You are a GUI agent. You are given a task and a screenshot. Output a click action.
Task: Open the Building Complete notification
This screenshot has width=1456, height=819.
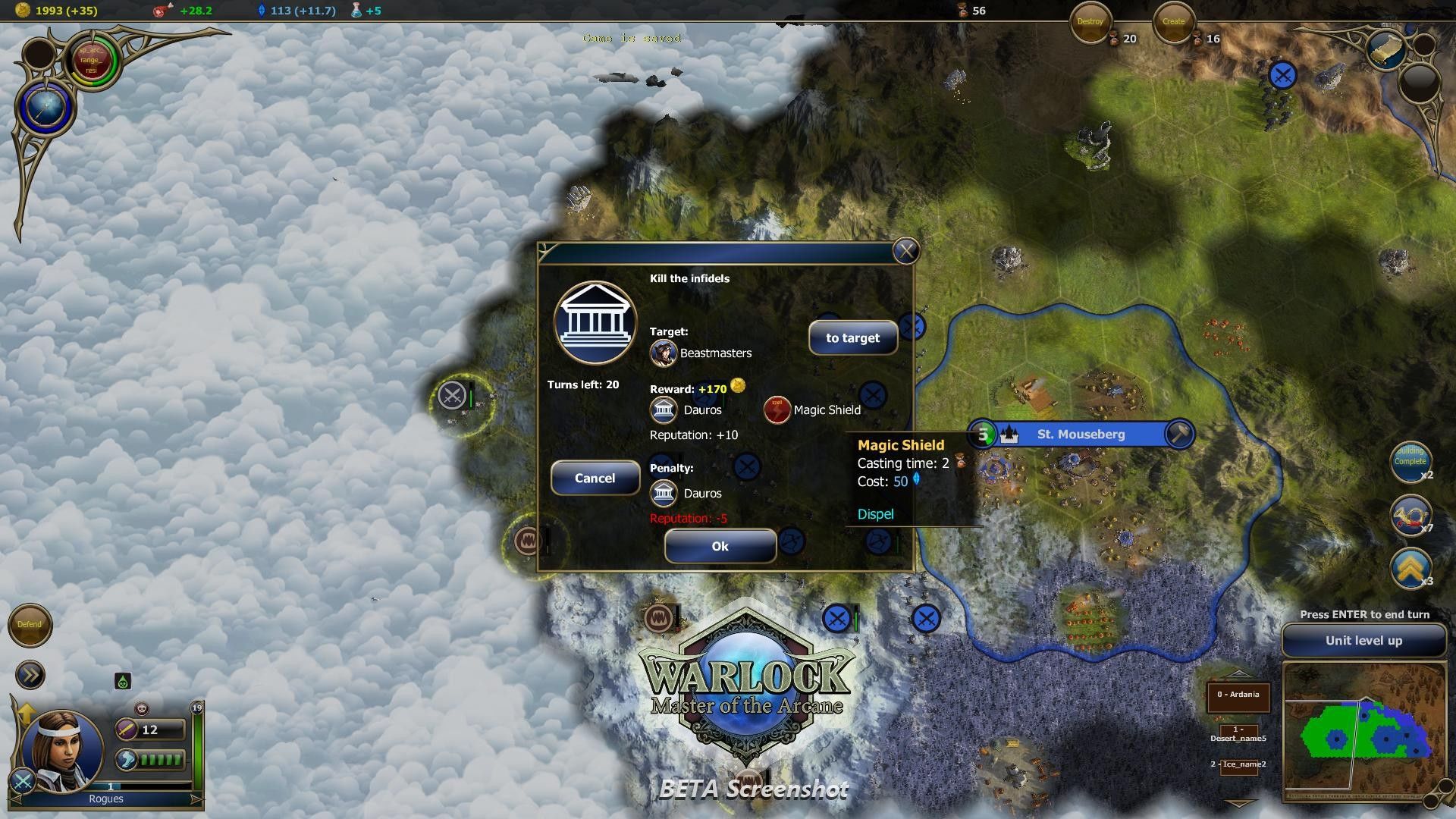click(1410, 460)
